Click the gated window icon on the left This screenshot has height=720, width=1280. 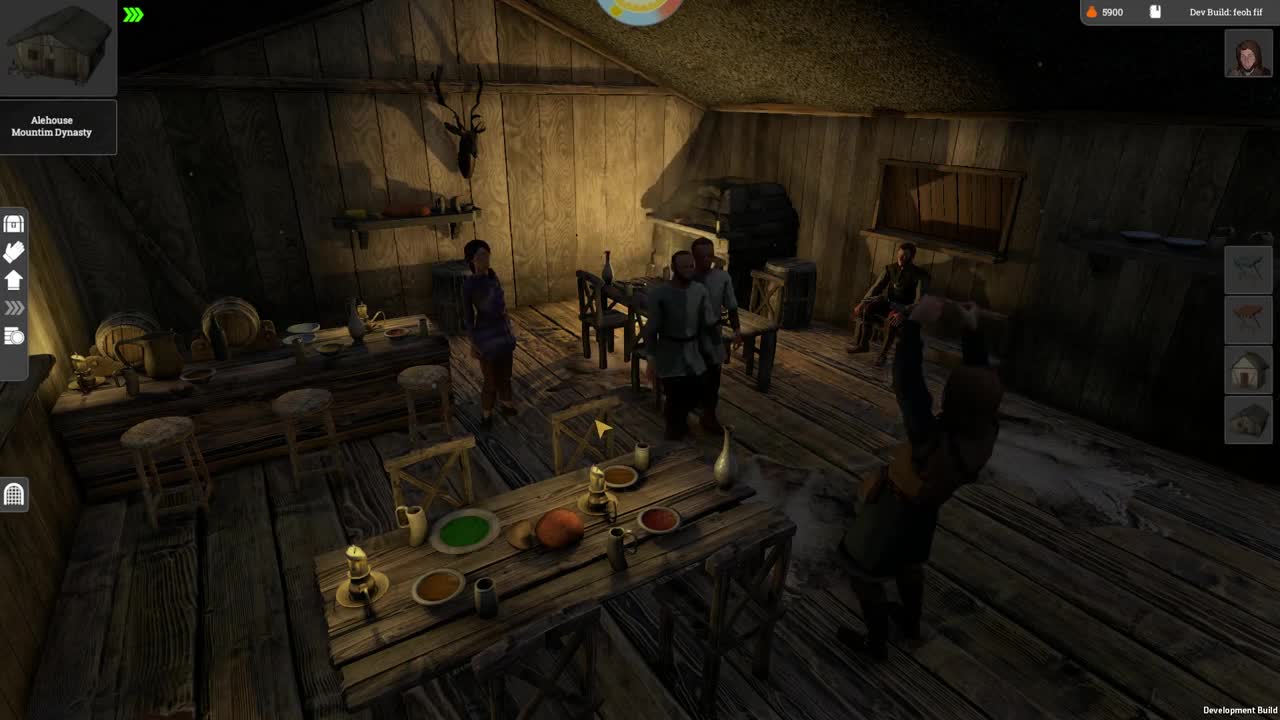pyautogui.click(x=14, y=495)
